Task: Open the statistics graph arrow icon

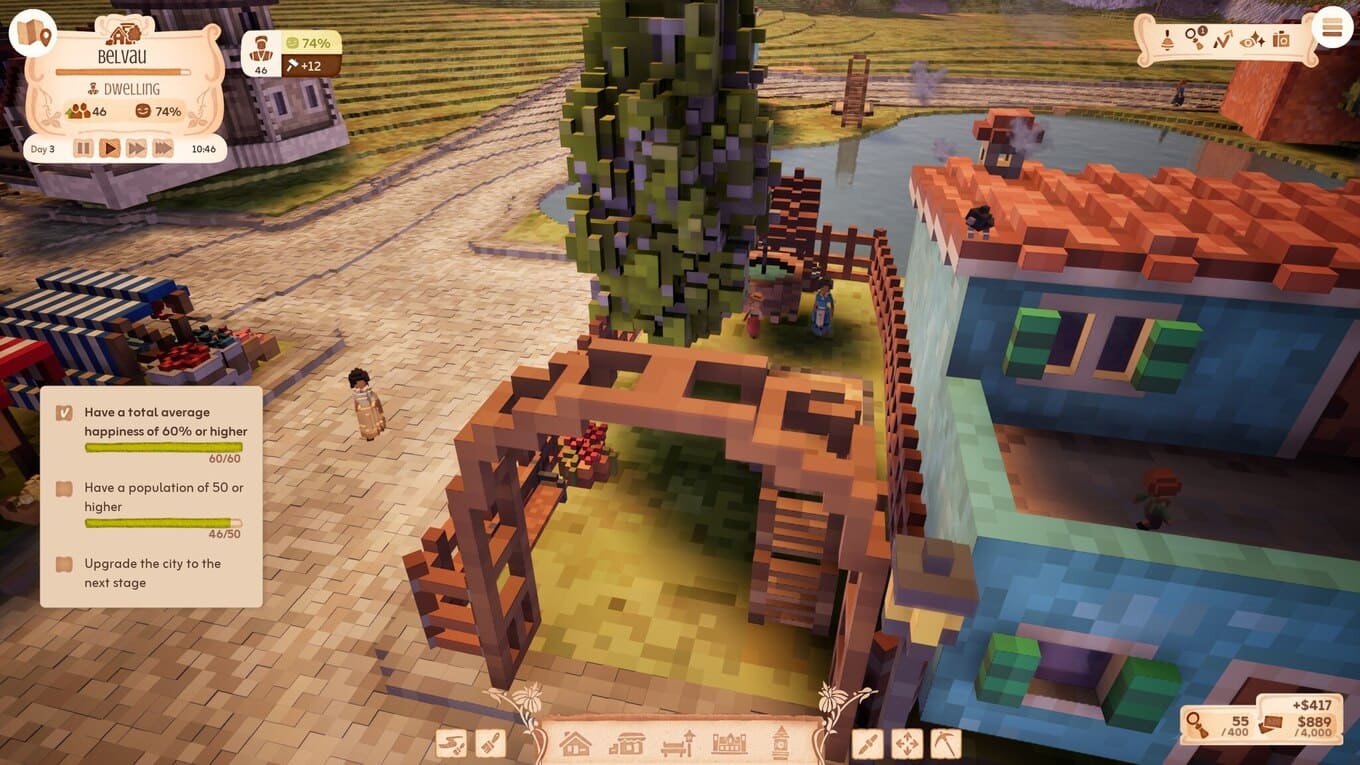Action: tap(1223, 39)
